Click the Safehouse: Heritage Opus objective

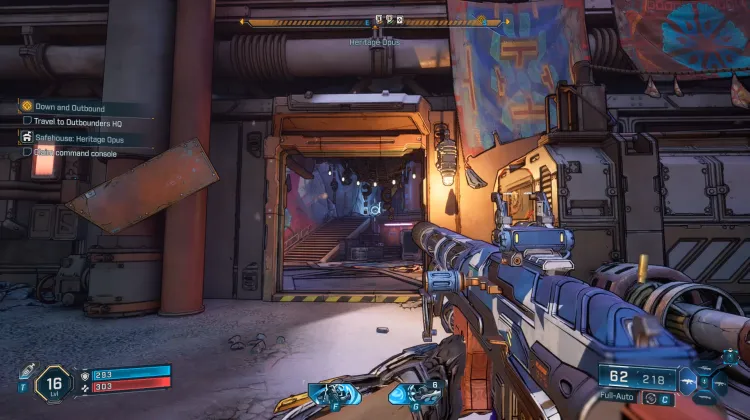click(x=80, y=138)
